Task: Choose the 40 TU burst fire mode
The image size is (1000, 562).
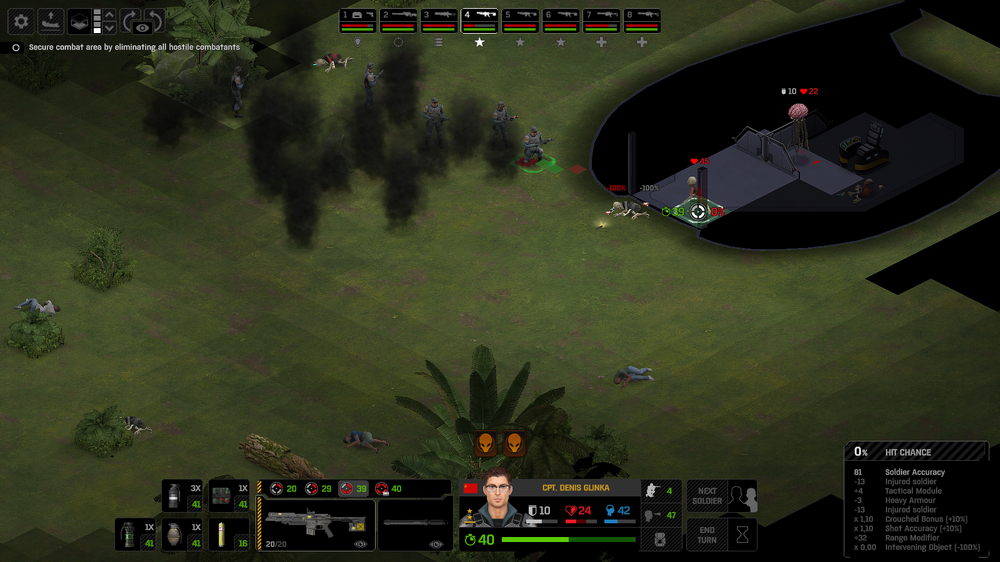Action: pyautogui.click(x=389, y=489)
